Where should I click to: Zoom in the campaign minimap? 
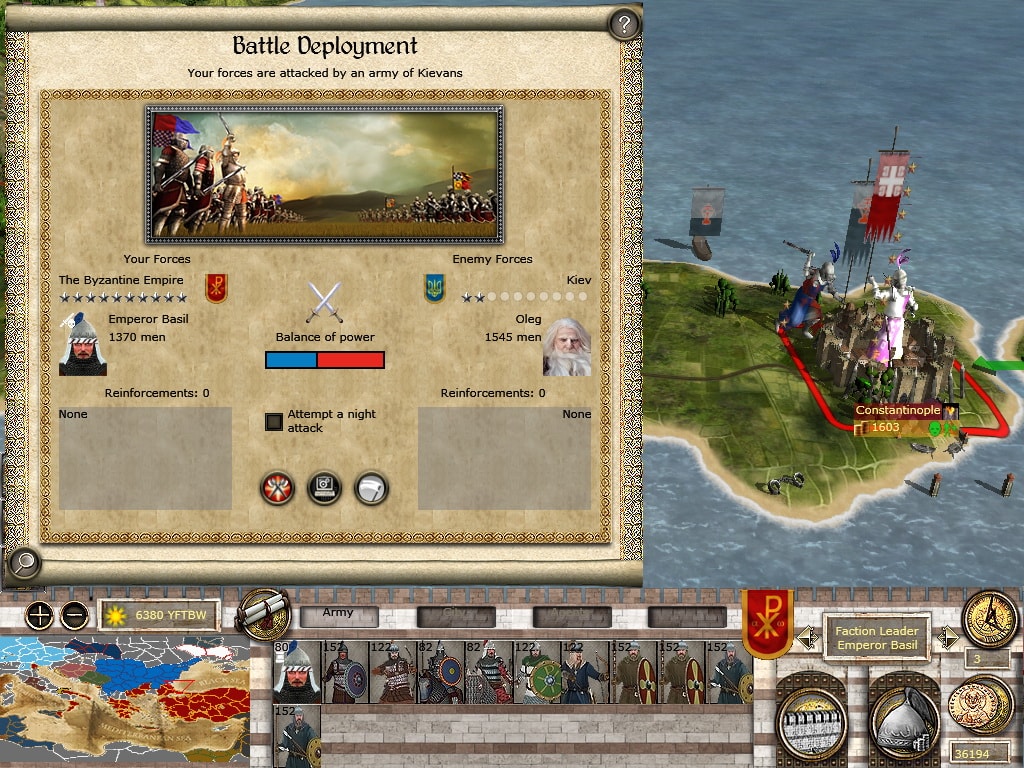pyautogui.click(x=39, y=615)
